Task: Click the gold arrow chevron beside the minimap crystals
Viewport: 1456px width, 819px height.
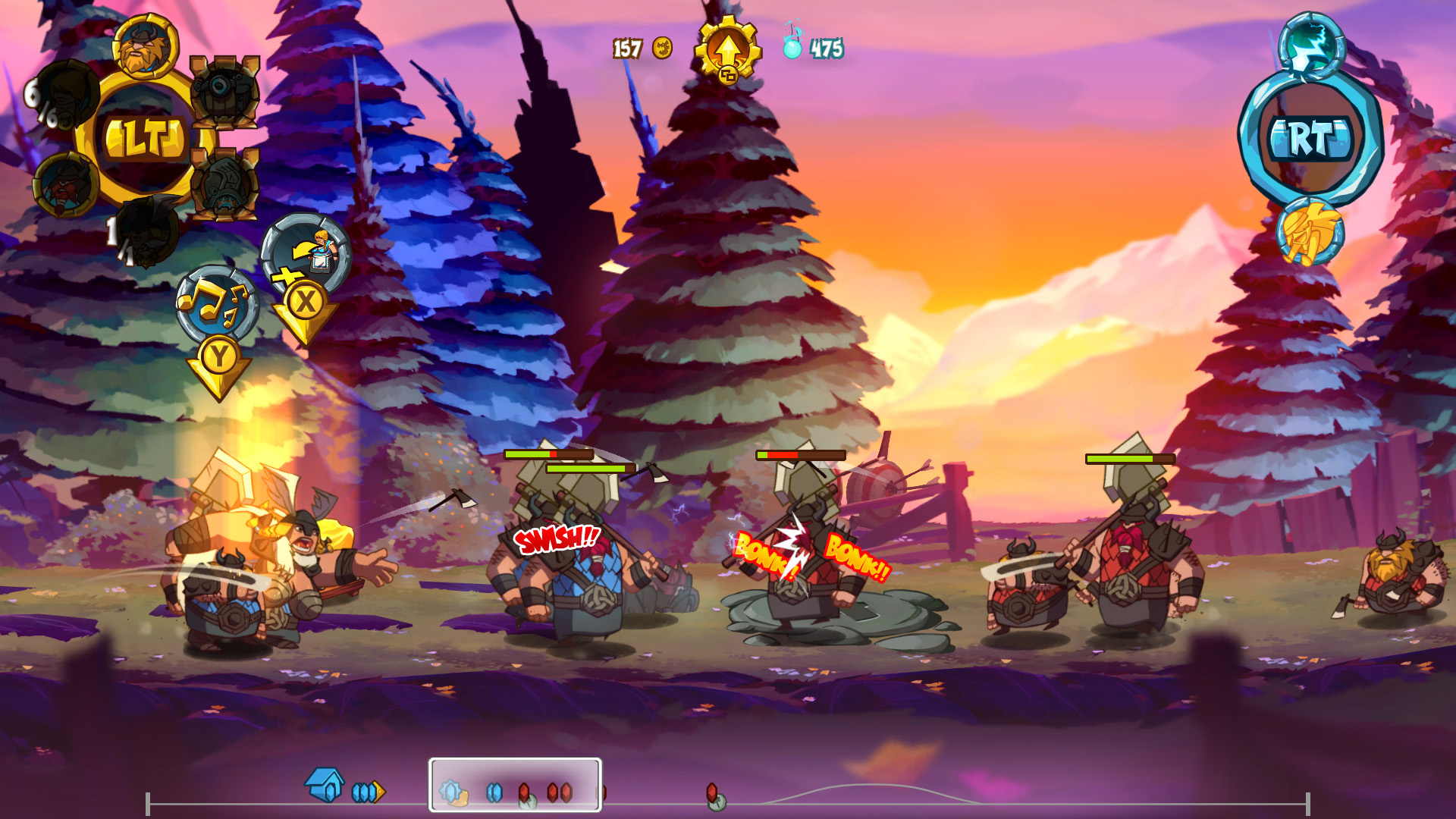Action: coord(379,790)
